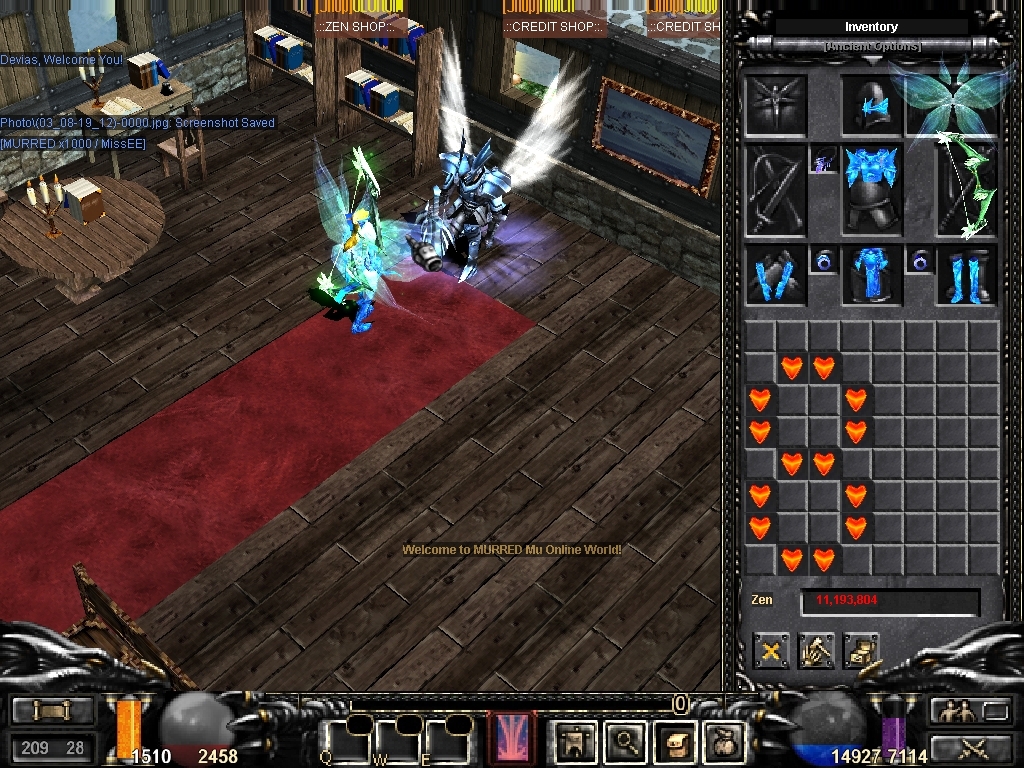Select the equipped blue boots slot
This screenshot has height=768, width=1024.
click(x=967, y=276)
